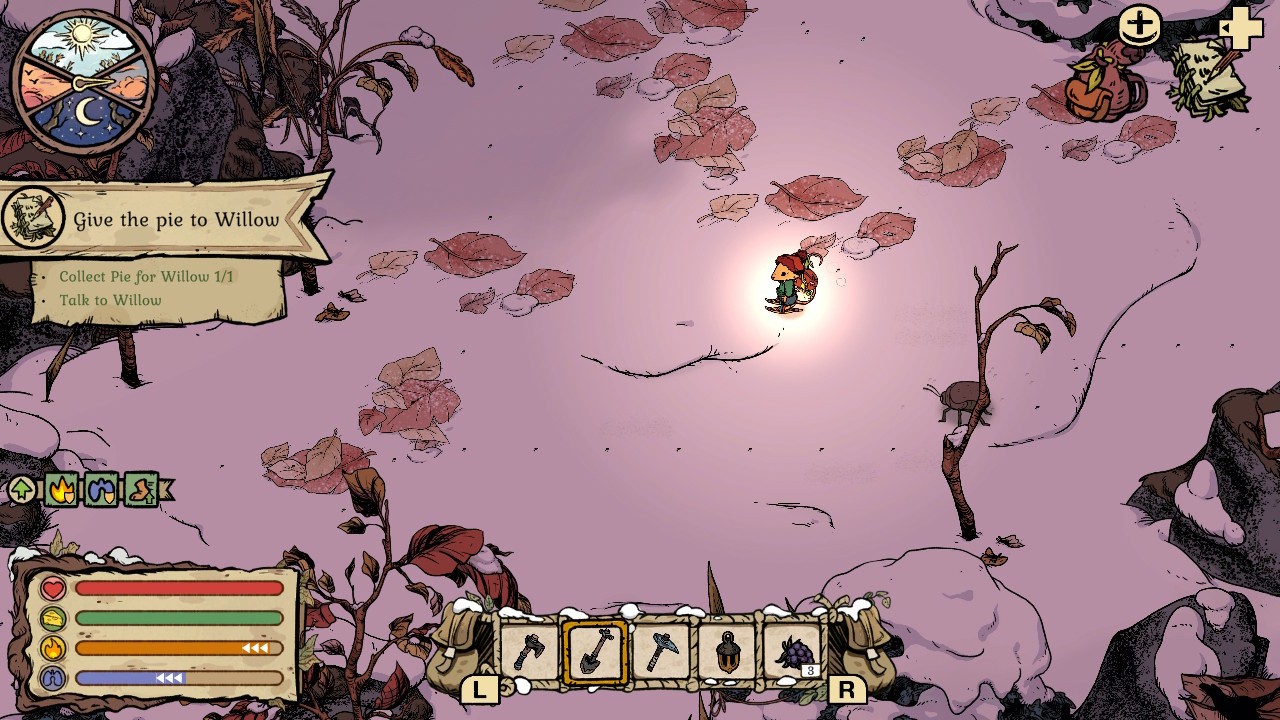Inspect the fire warmth buff icon
The width and height of the screenshot is (1280, 720).
pyautogui.click(x=61, y=490)
